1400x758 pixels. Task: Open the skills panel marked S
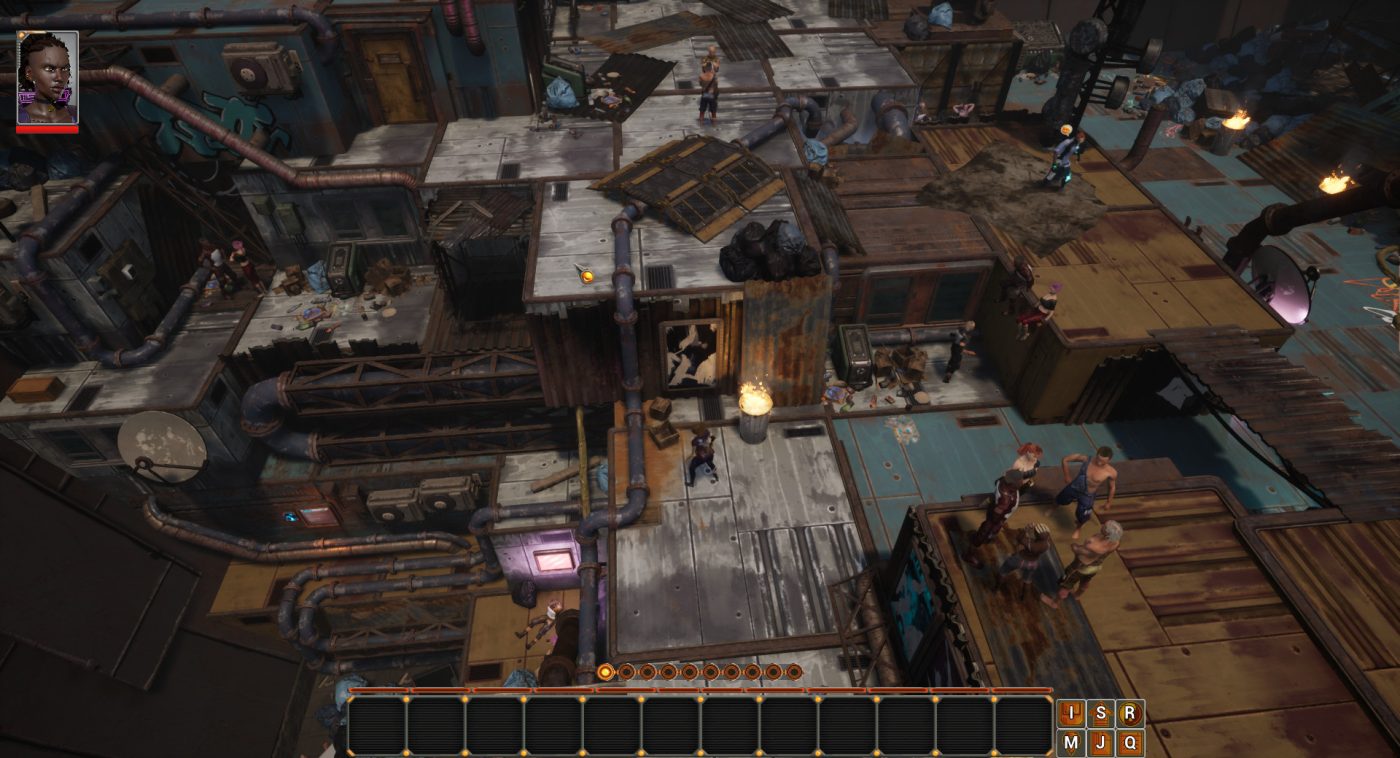point(1101,714)
